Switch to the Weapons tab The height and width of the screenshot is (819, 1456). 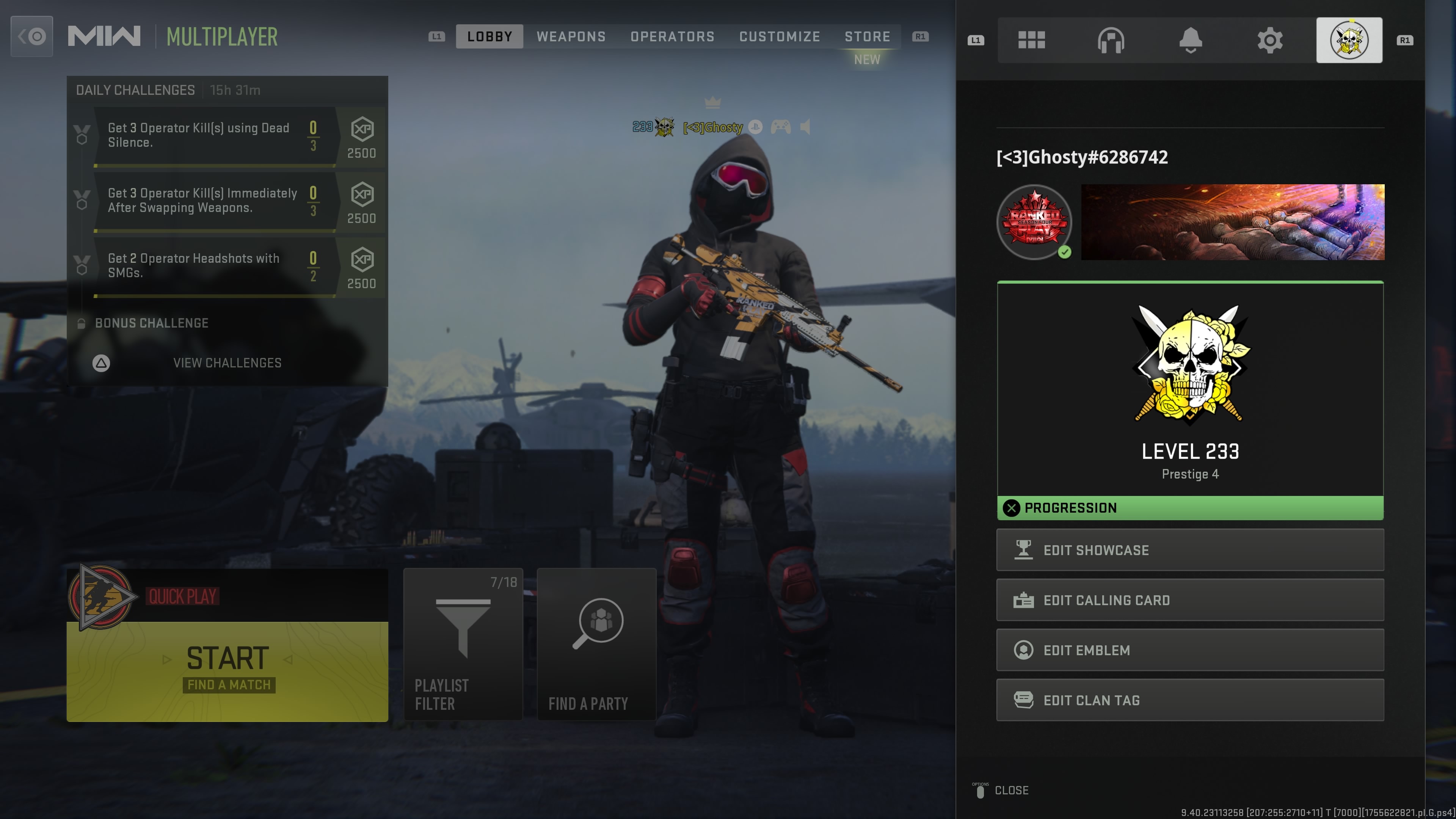point(571,37)
